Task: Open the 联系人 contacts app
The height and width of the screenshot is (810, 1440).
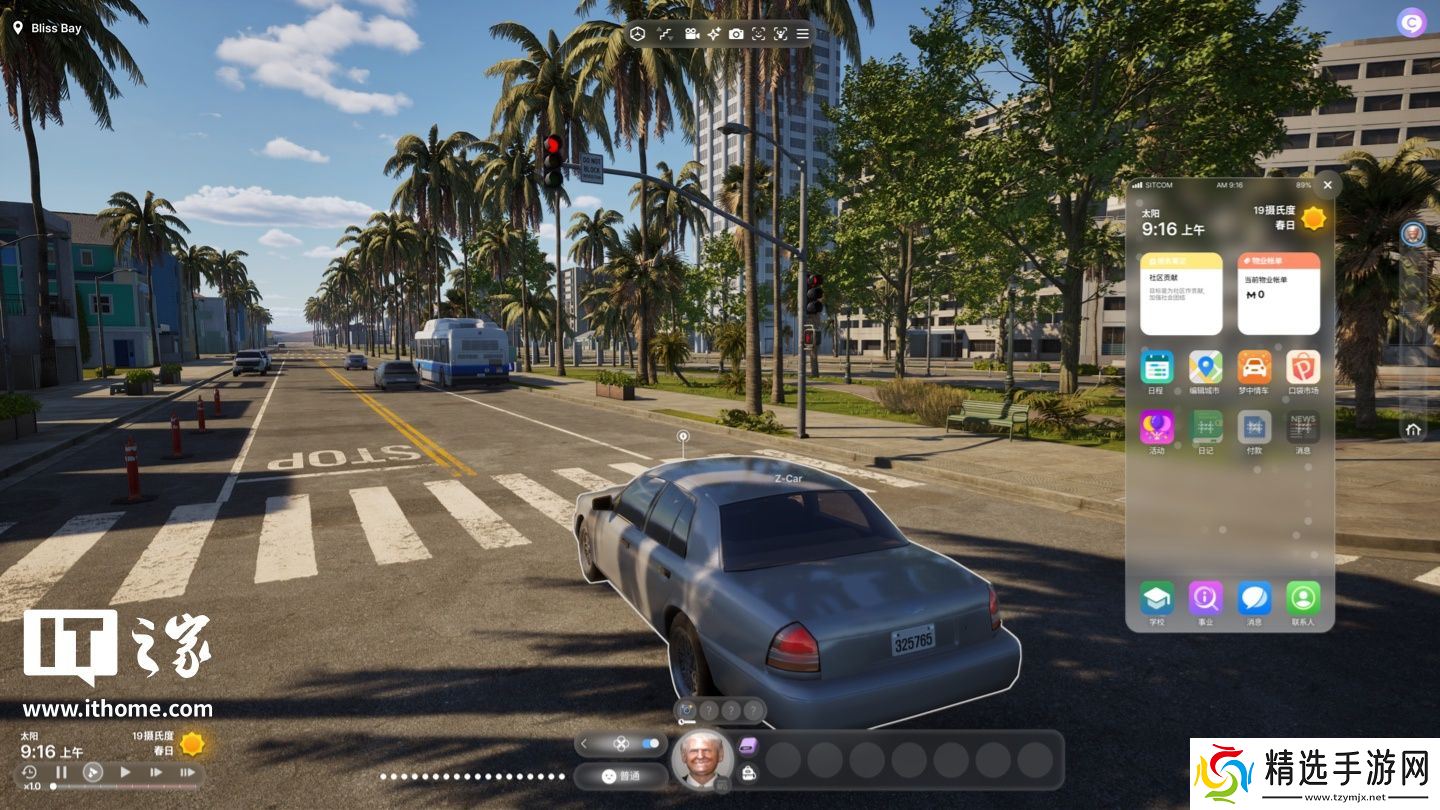Action: pyautogui.click(x=1303, y=598)
